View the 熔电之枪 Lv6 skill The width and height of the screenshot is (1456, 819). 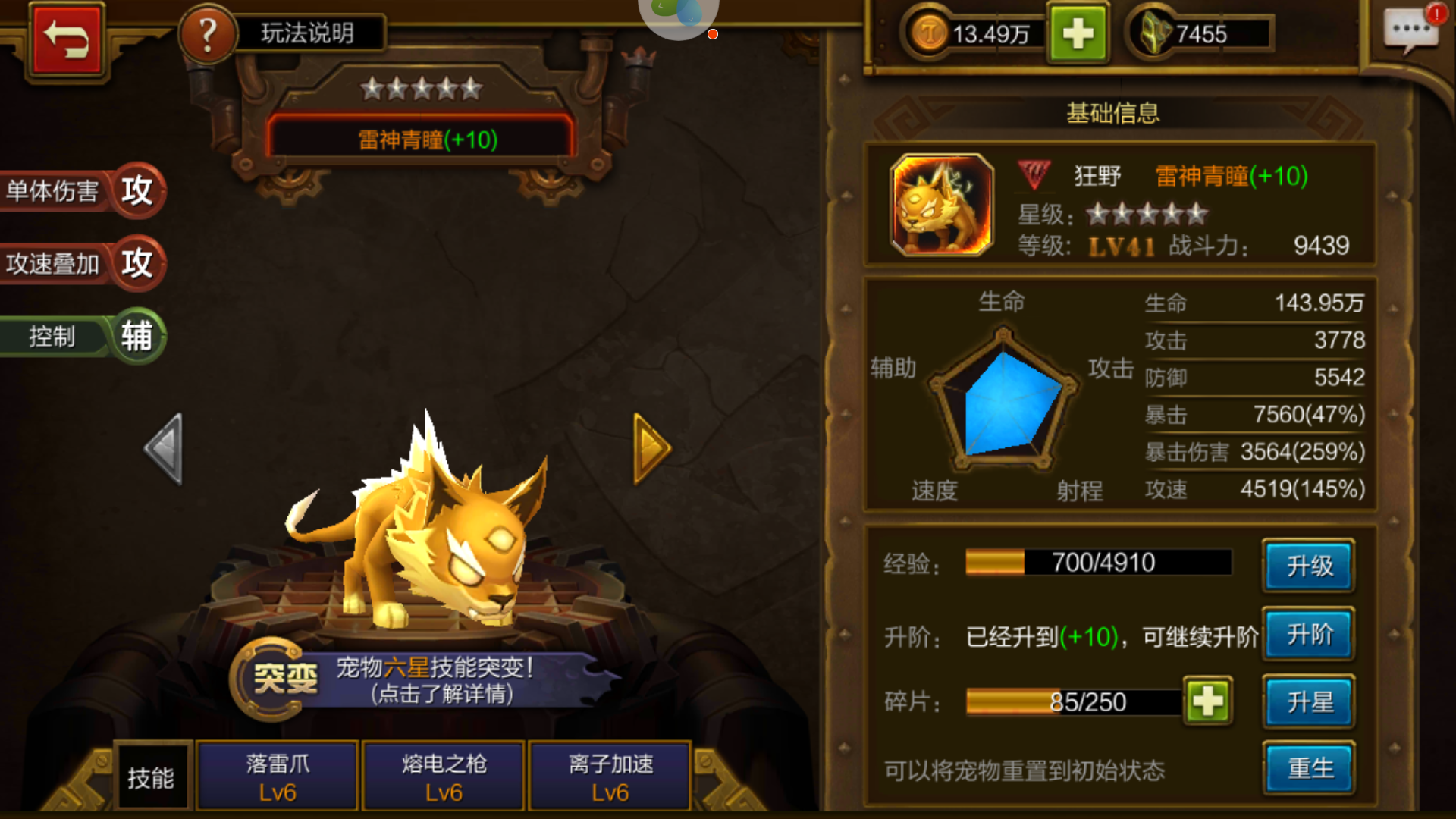tap(444, 777)
